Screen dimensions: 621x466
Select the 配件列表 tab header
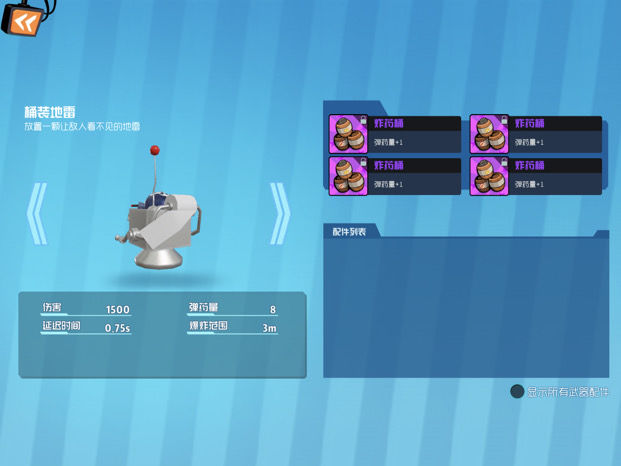[x=350, y=232]
